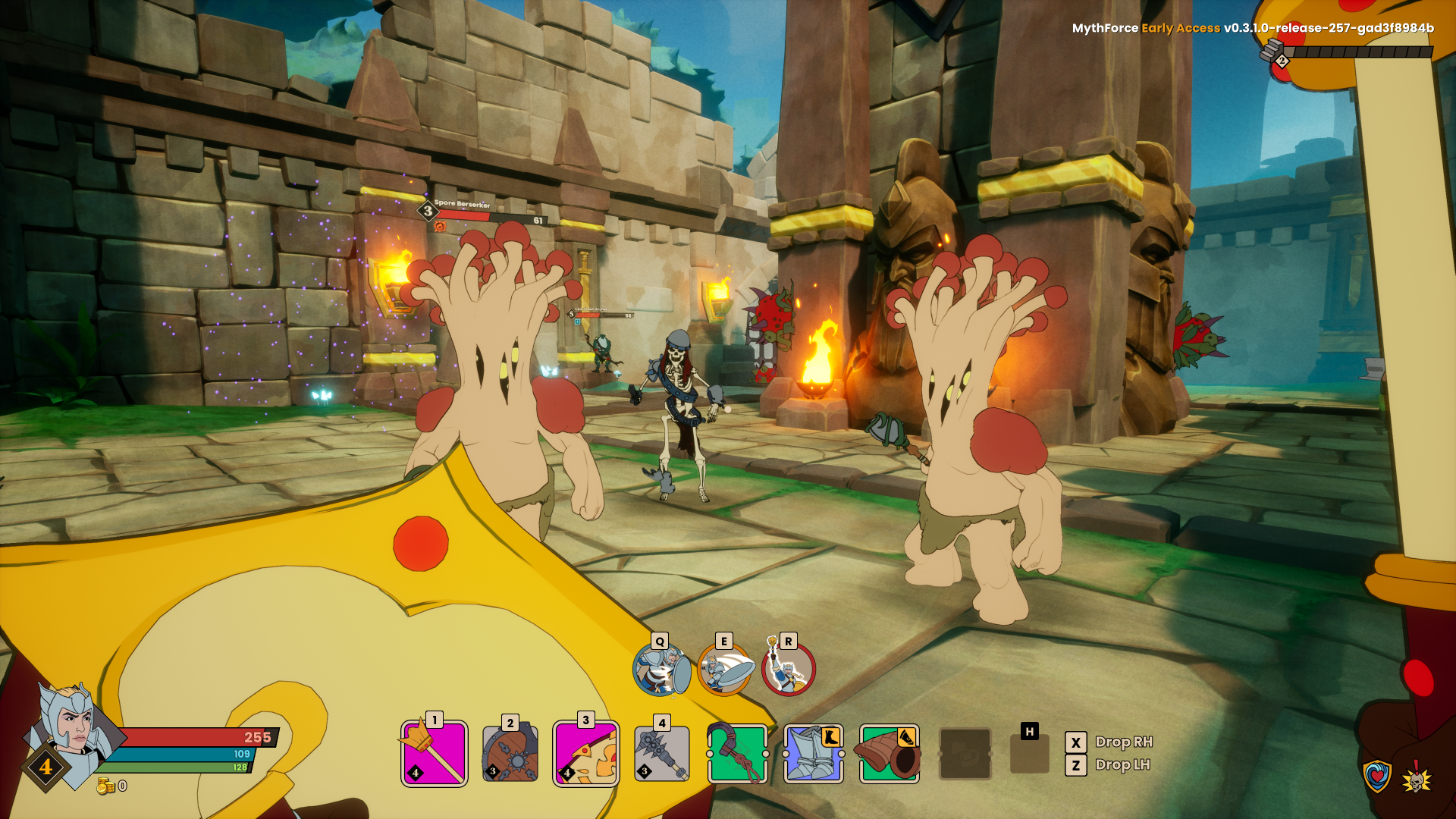The image size is (1456, 819).
Task: Select the armored boots equipment slot
Action: pyautogui.click(x=814, y=754)
